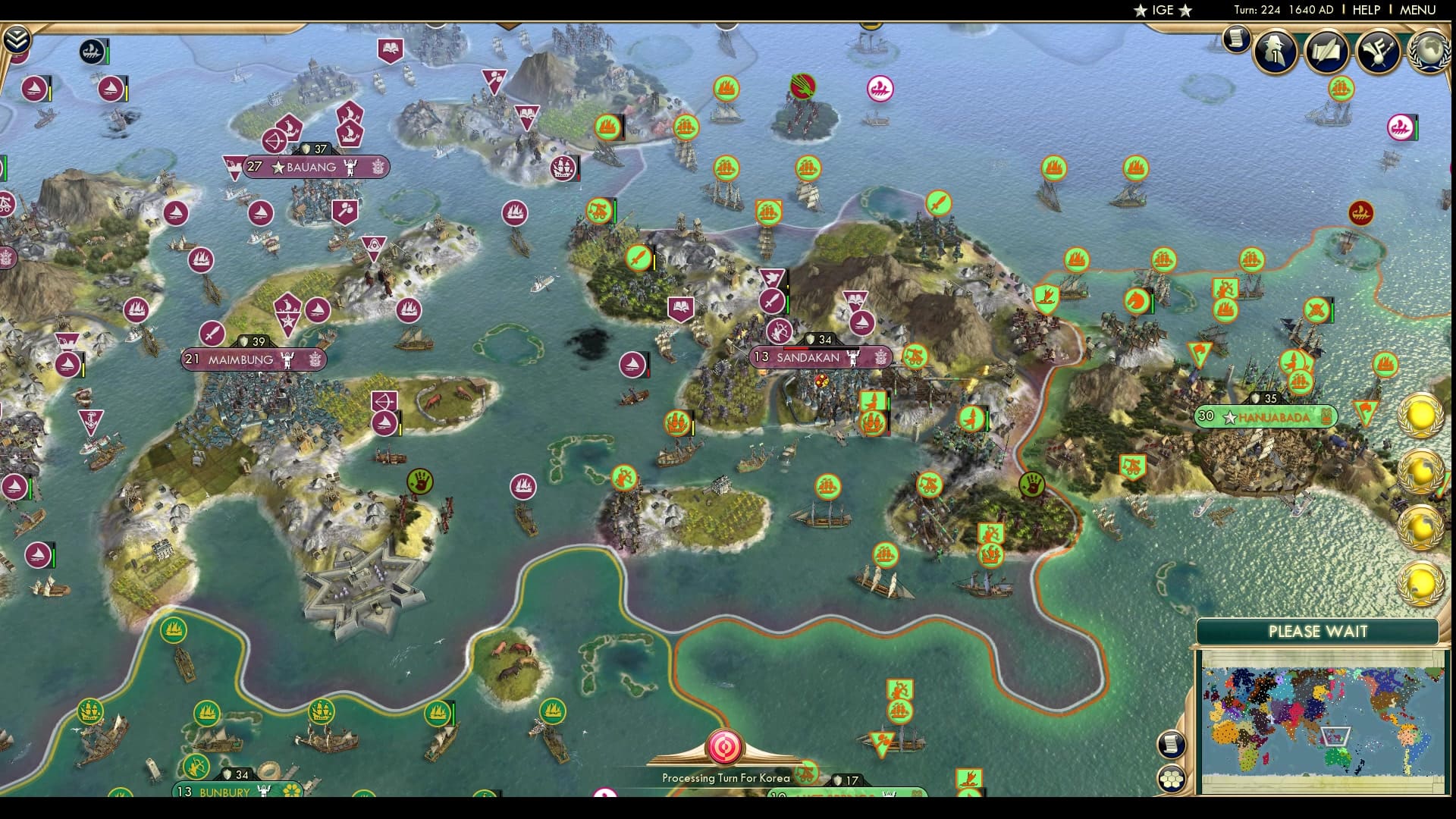Open the Culture overview fan icon
This screenshot has width=1456, height=819.
click(1378, 52)
